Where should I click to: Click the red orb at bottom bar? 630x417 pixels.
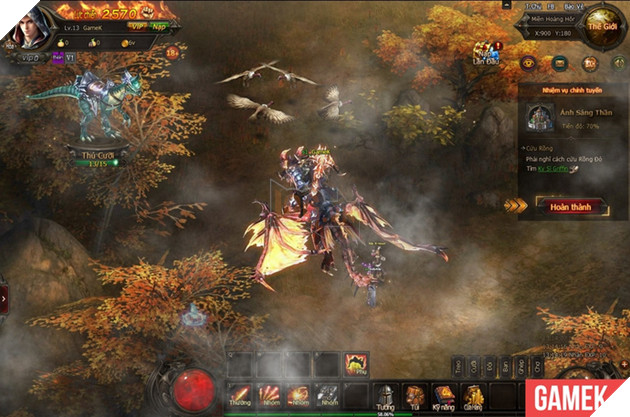tap(197, 385)
